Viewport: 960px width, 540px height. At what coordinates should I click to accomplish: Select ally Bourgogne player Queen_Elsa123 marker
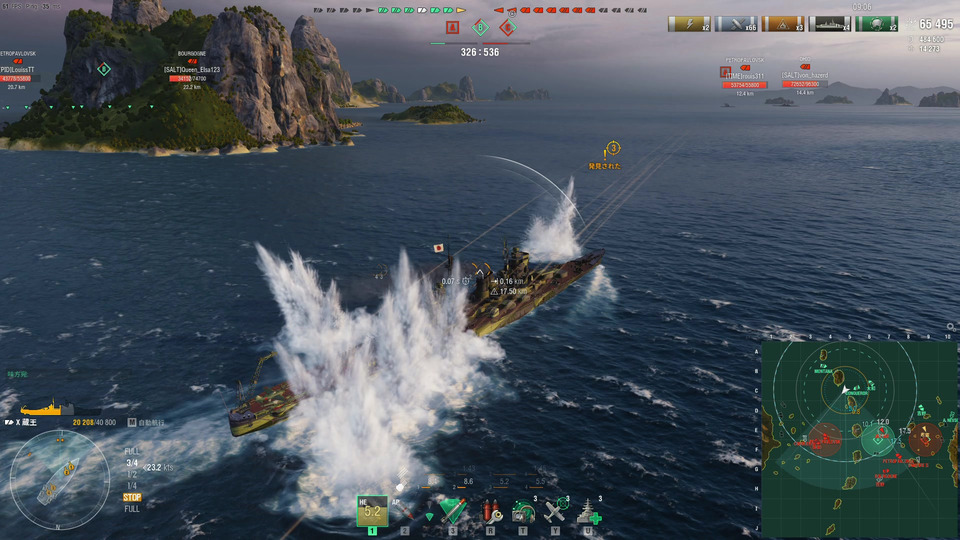191,70
